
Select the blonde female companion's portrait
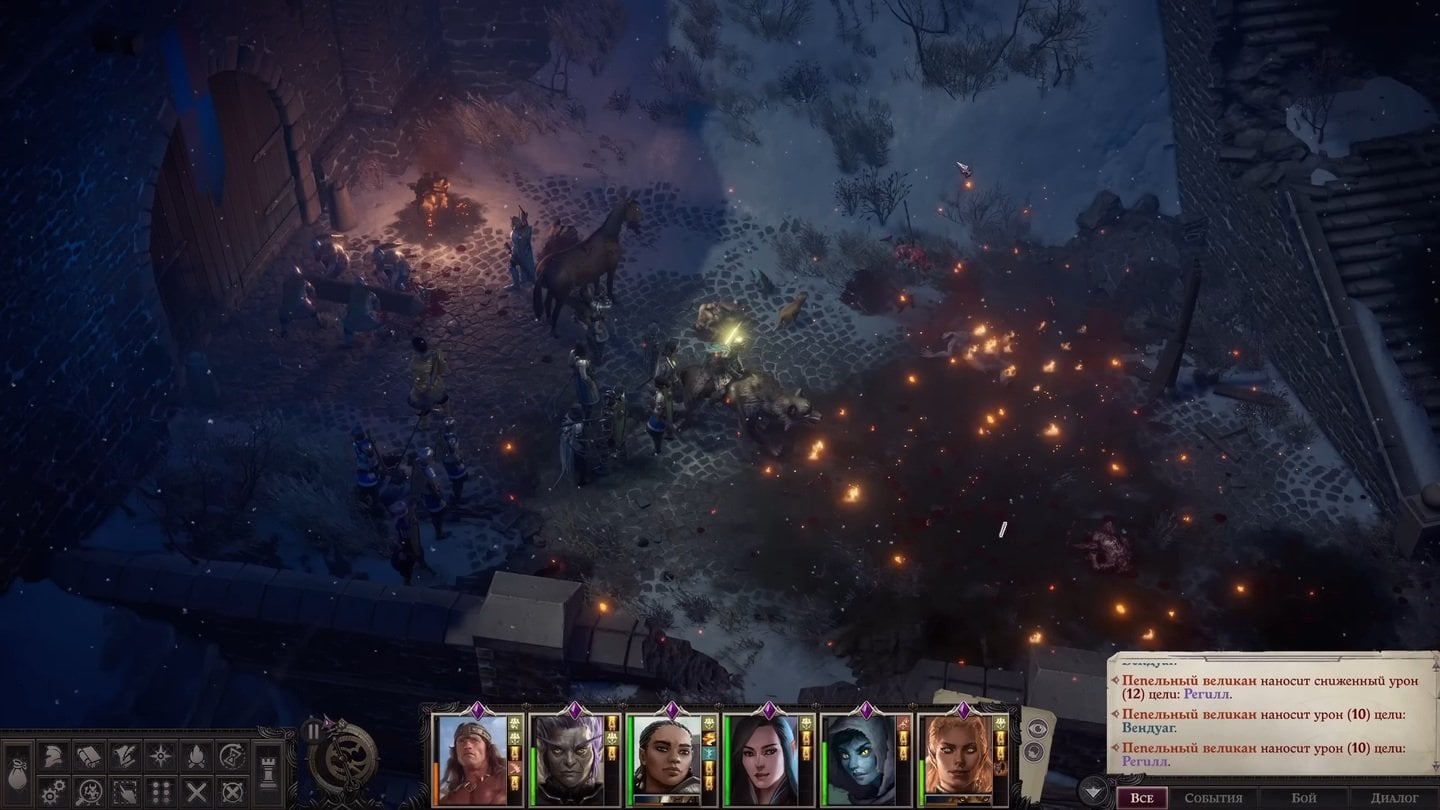click(958, 758)
